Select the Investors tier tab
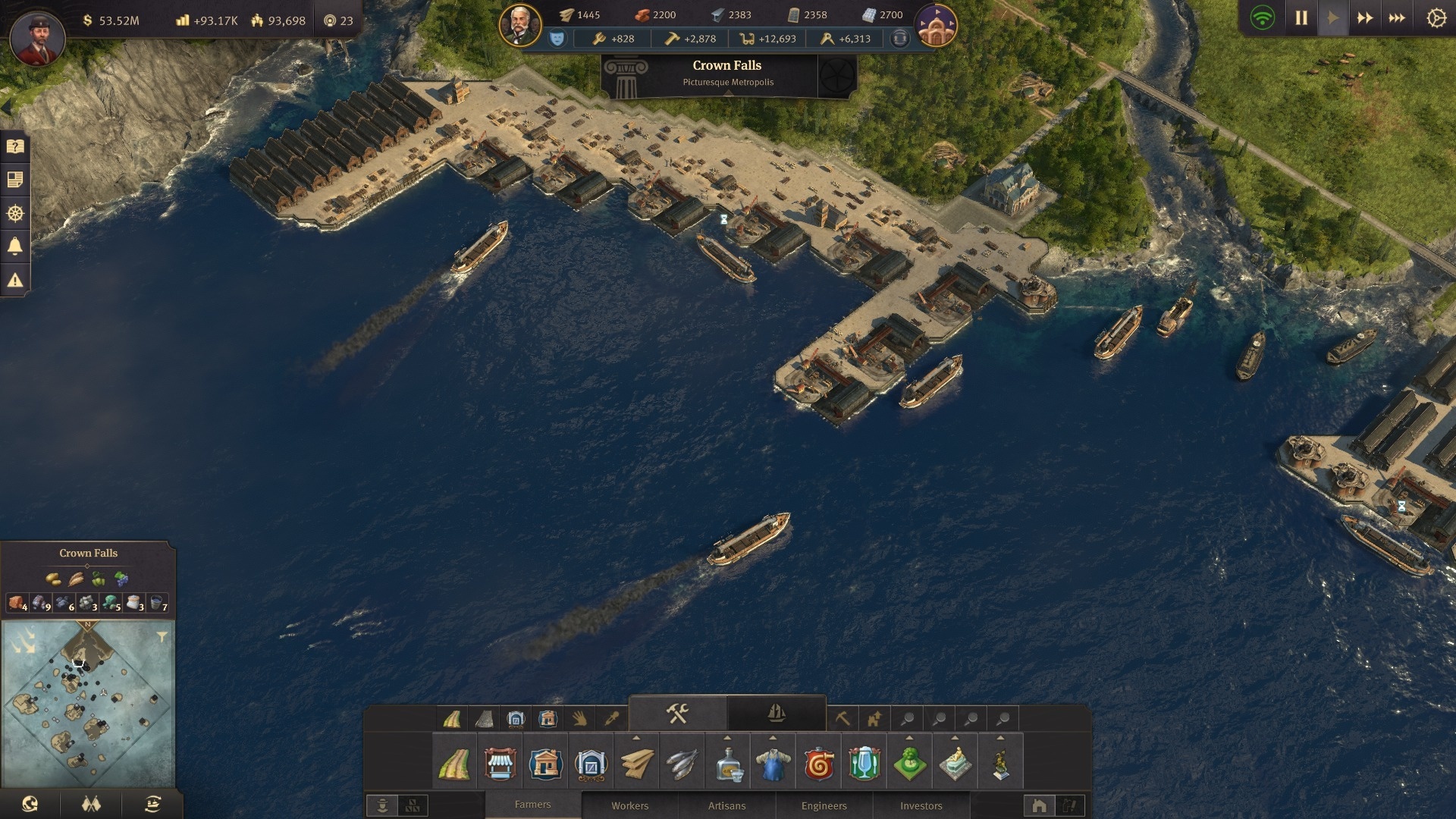The width and height of the screenshot is (1456, 819). tap(921, 805)
